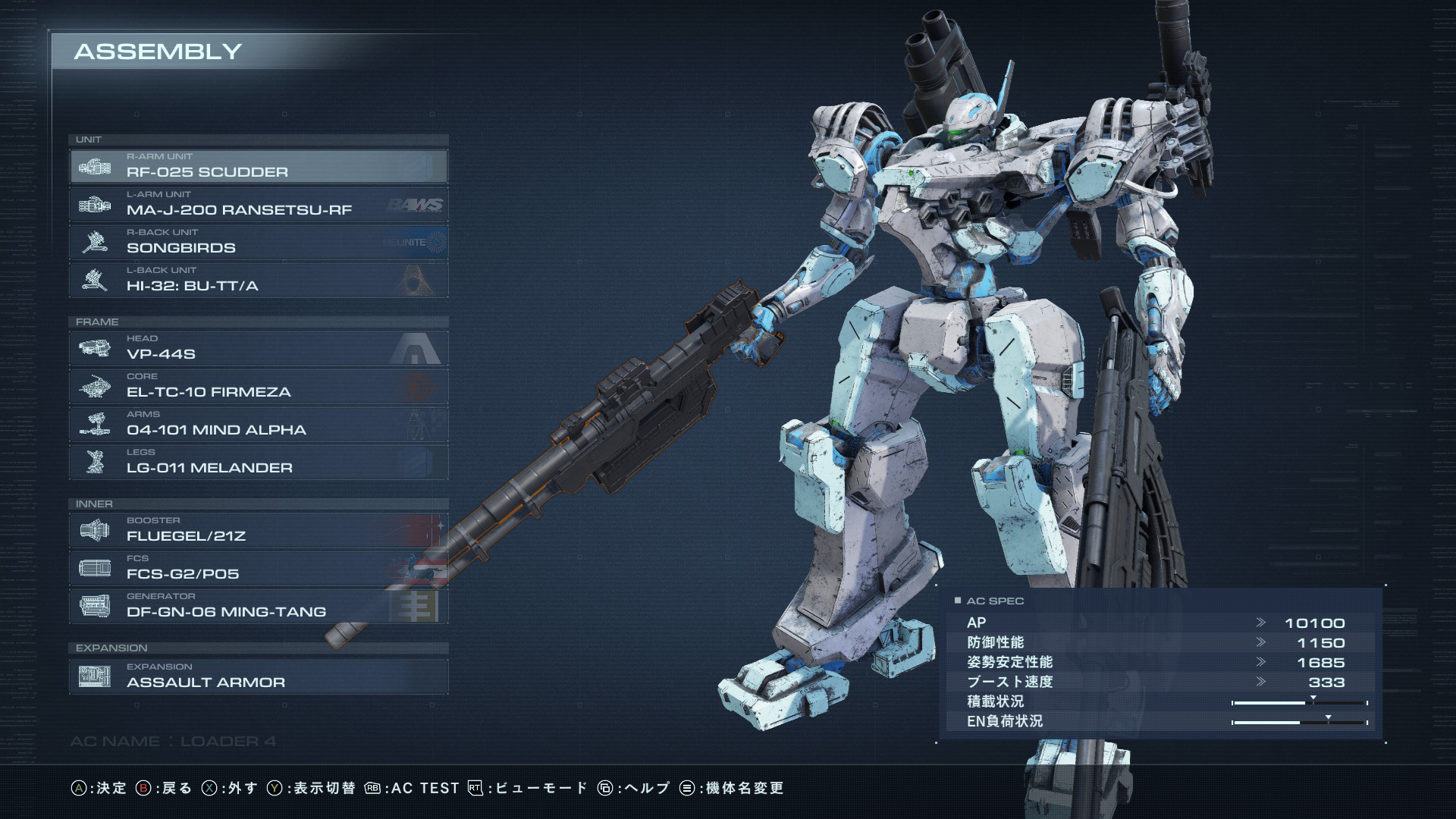1456x819 pixels.
Task: Choose the R-BACK UNIT SONGBIRDS slot
Action: pos(258,242)
